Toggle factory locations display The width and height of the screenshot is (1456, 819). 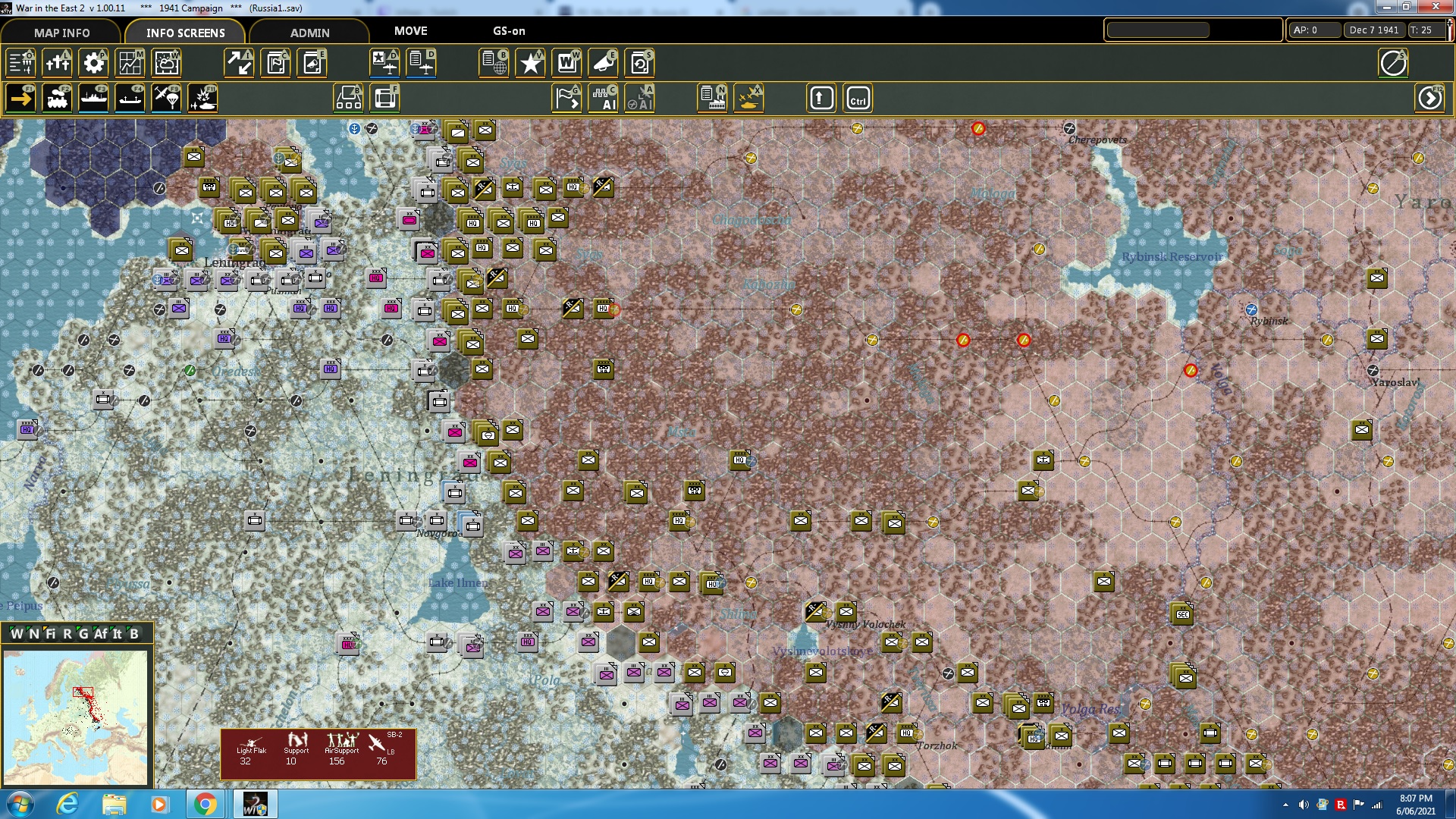[712, 98]
